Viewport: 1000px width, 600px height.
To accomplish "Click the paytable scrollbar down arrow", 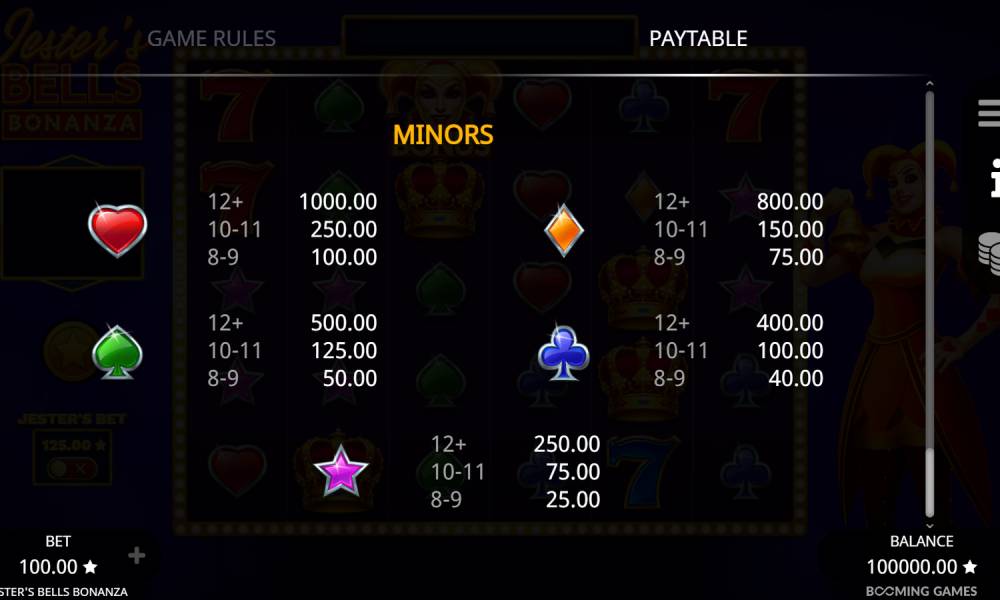I will (929, 525).
